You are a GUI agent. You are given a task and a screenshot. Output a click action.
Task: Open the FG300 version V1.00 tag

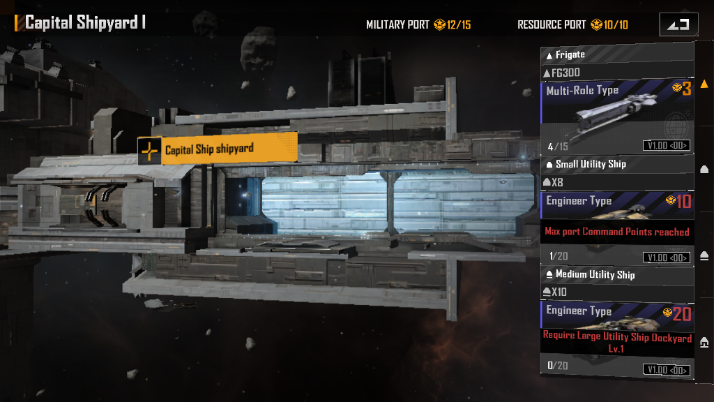tap(667, 146)
